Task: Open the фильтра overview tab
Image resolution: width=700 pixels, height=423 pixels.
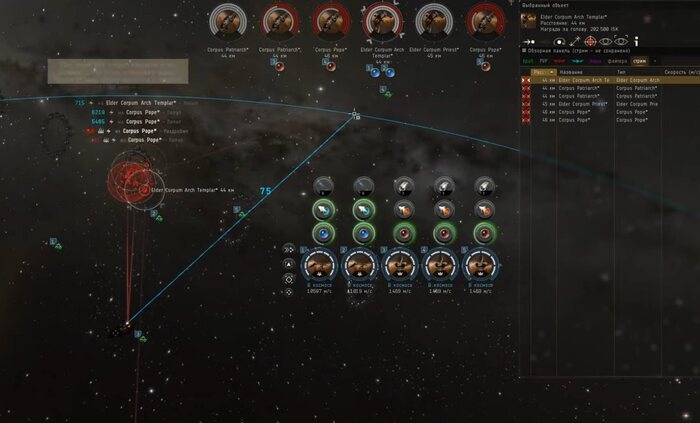Action: [x=616, y=60]
